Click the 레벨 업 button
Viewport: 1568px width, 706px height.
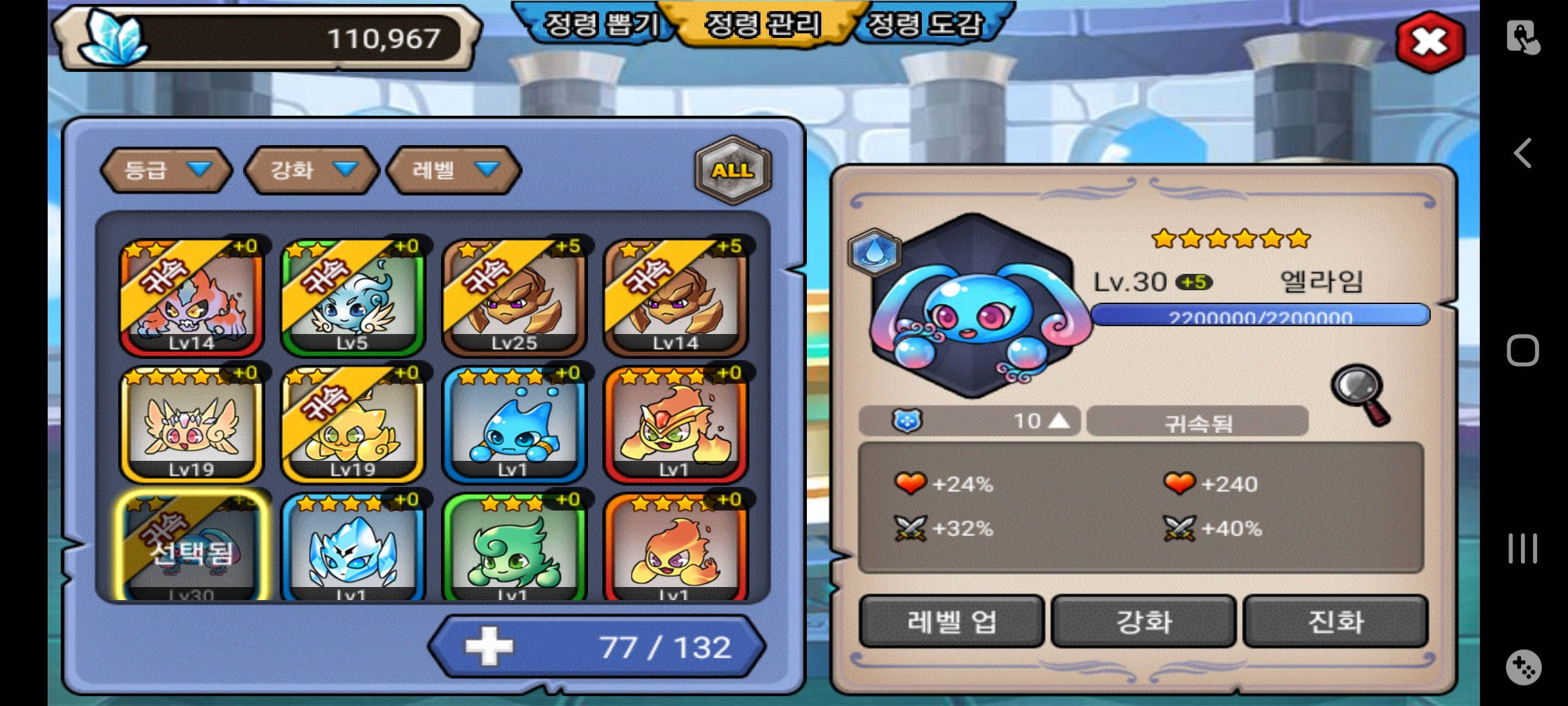click(x=951, y=622)
